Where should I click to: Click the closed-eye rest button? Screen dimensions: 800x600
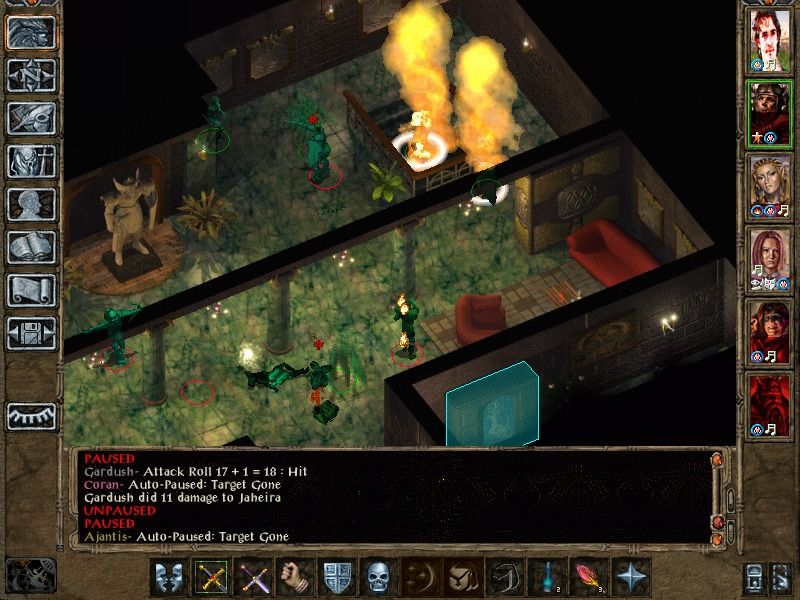coord(31,415)
